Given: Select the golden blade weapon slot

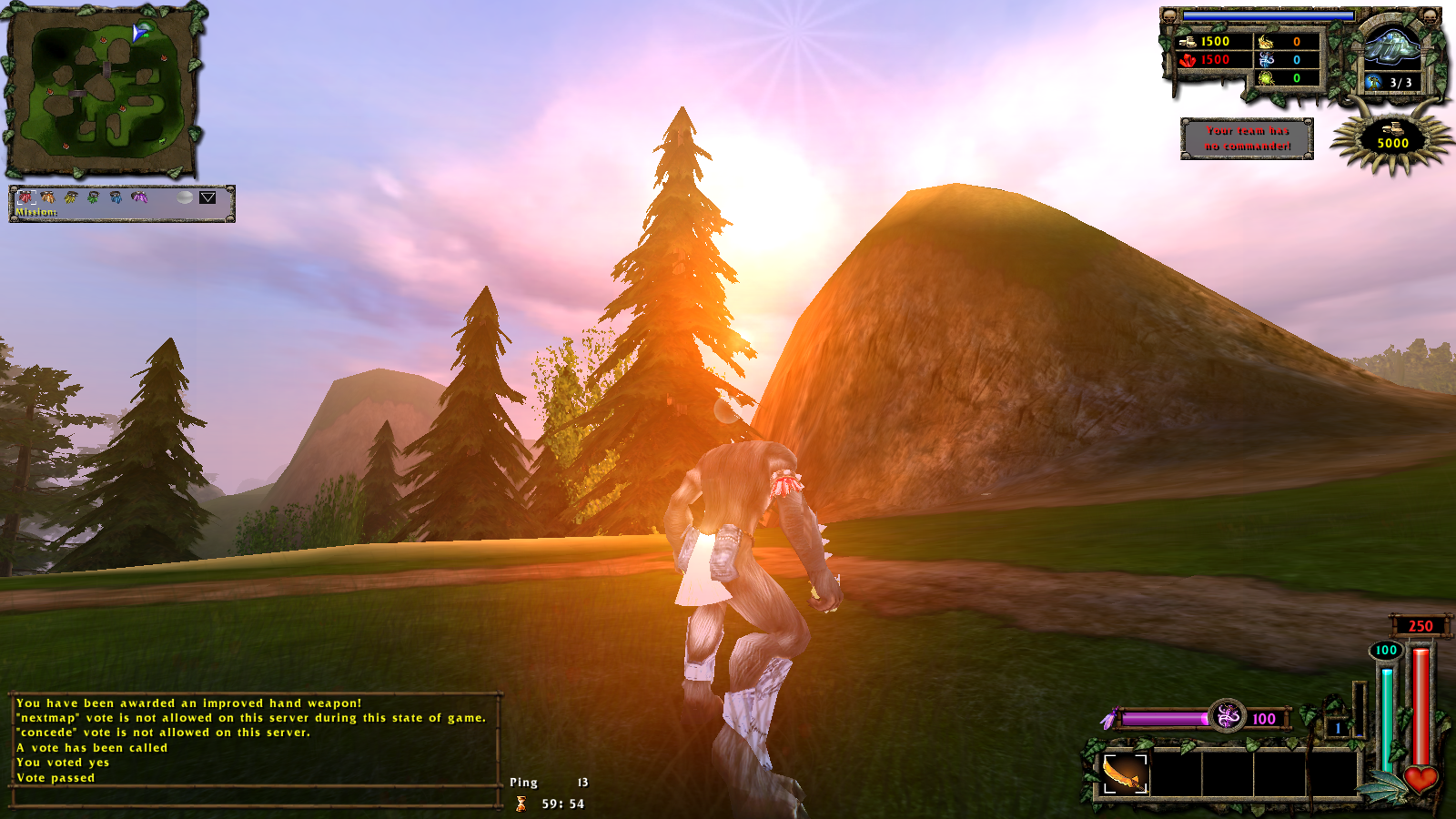Looking at the screenshot, I should tap(1126, 774).
